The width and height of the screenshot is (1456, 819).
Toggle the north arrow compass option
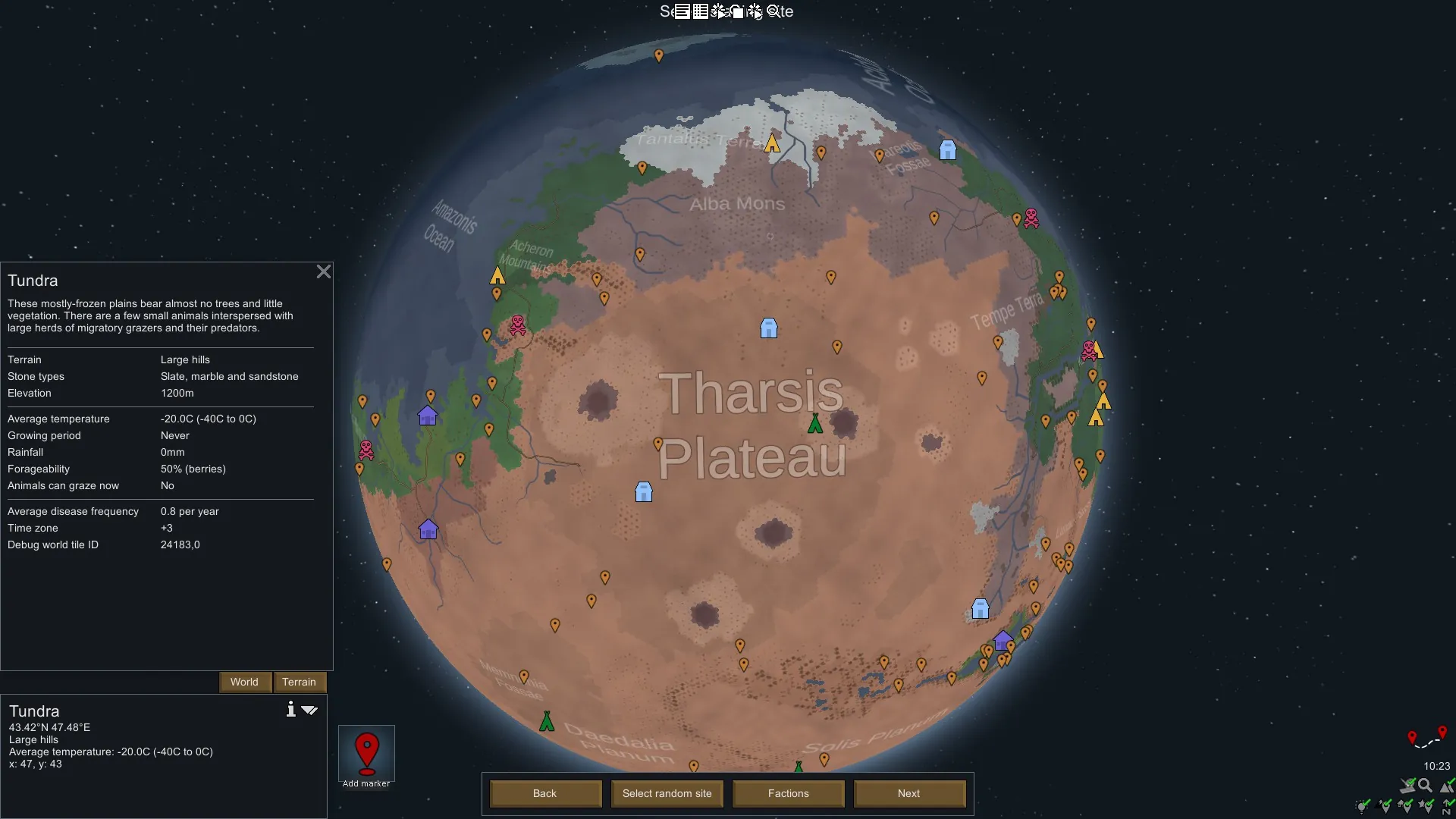point(1447,807)
